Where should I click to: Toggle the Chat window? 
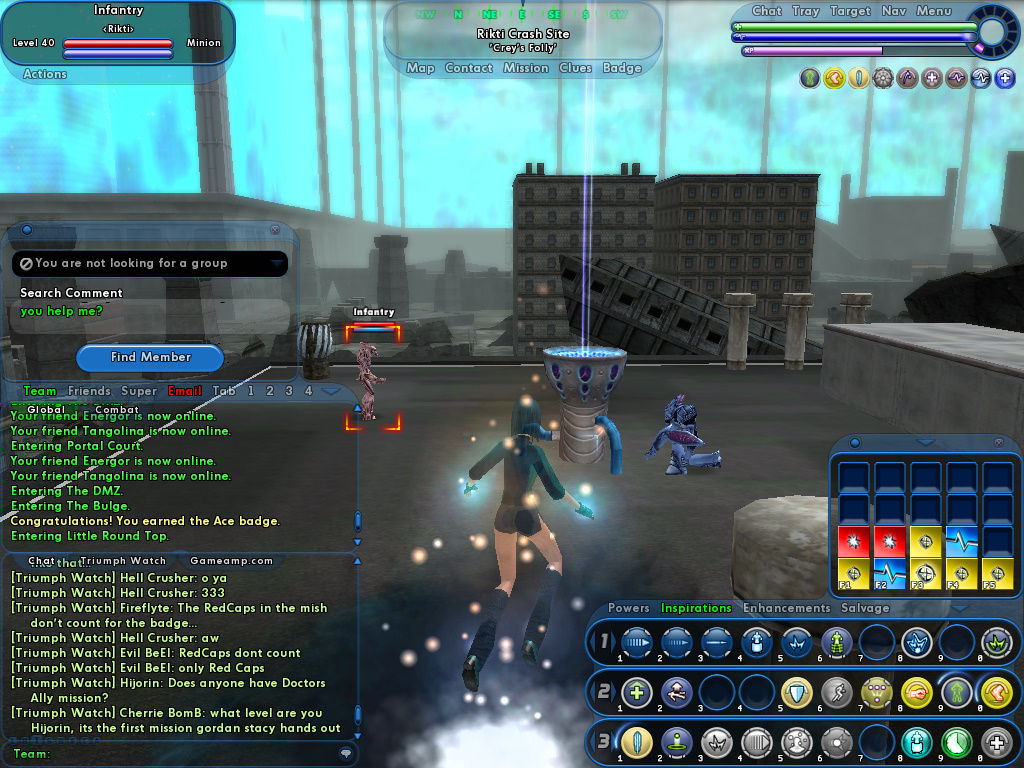(767, 11)
